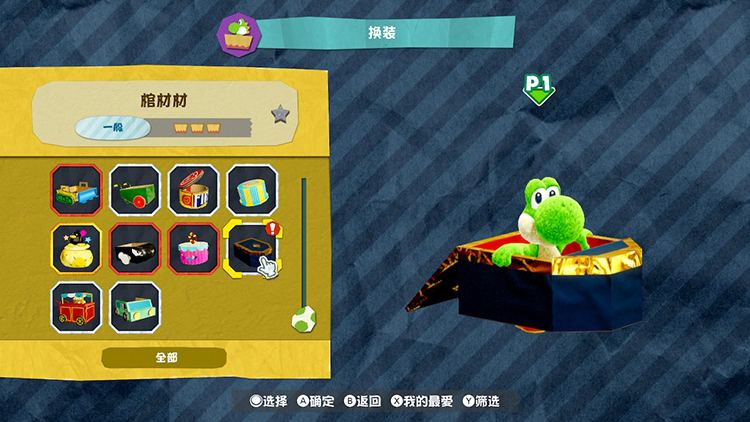Screen dimensions: 750x422
Task: Select the yellow star pot costume
Action: pyautogui.click(x=77, y=248)
